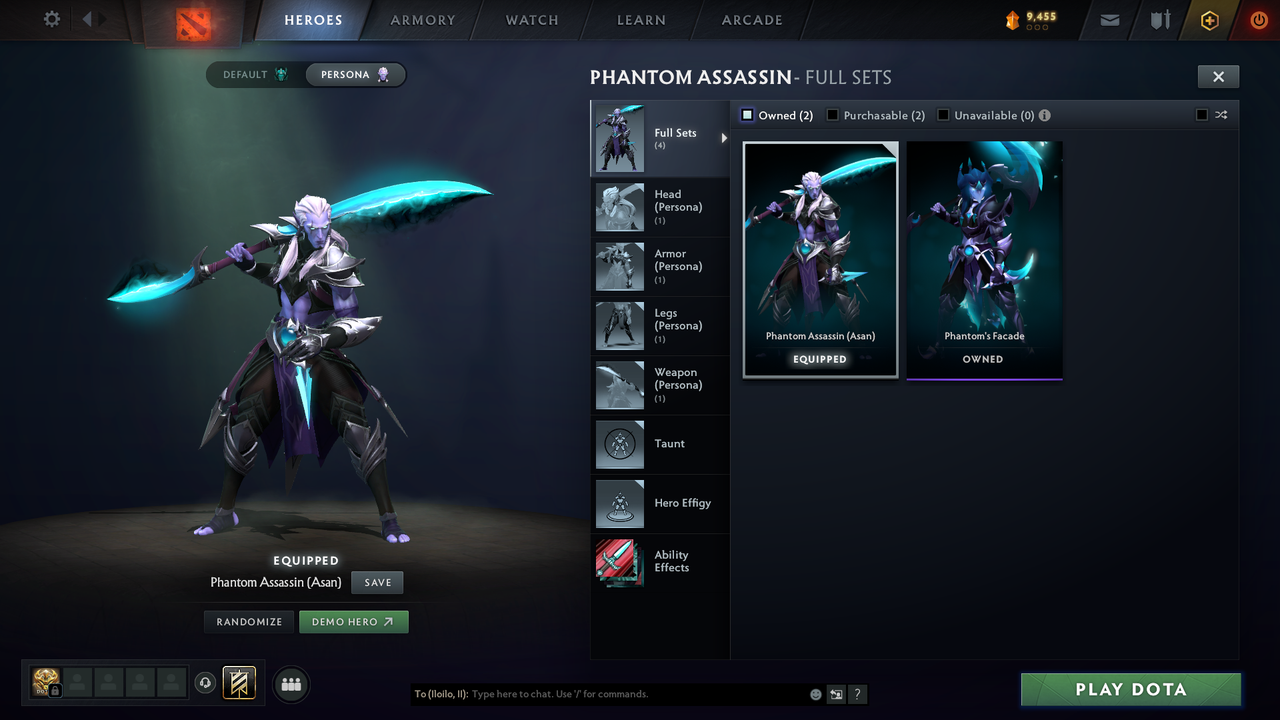Open the Hero Effigy category icon
This screenshot has width=1280, height=720.
tap(619, 504)
